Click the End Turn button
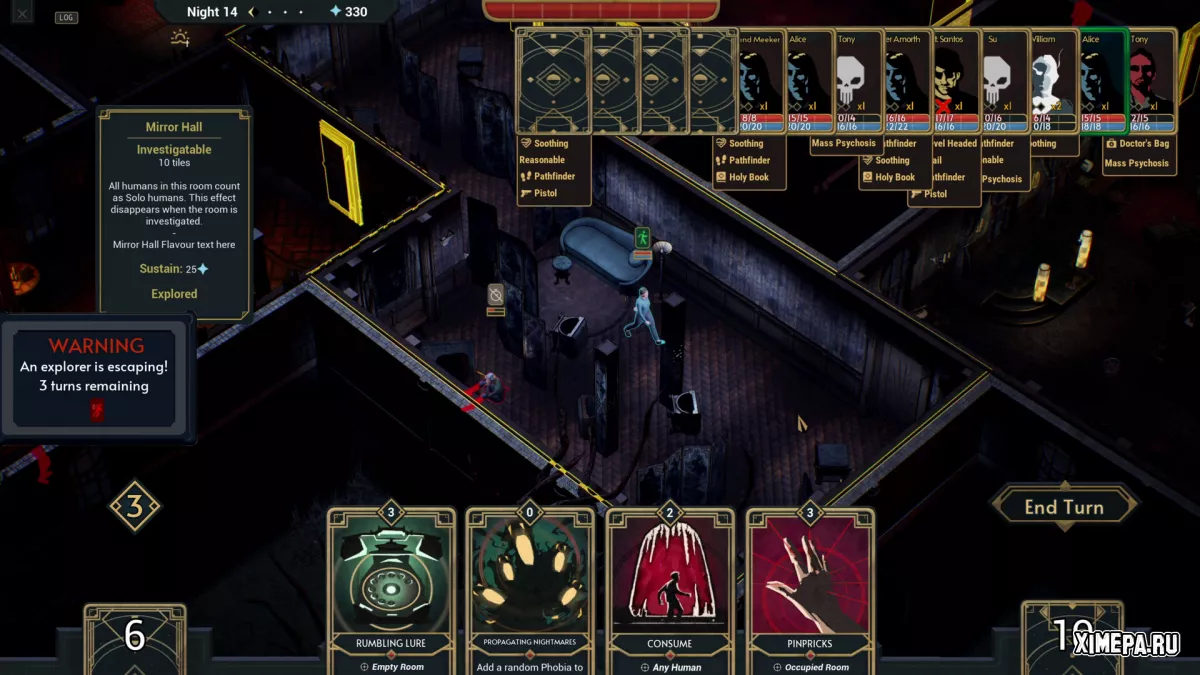The height and width of the screenshot is (675, 1200). click(x=1063, y=507)
